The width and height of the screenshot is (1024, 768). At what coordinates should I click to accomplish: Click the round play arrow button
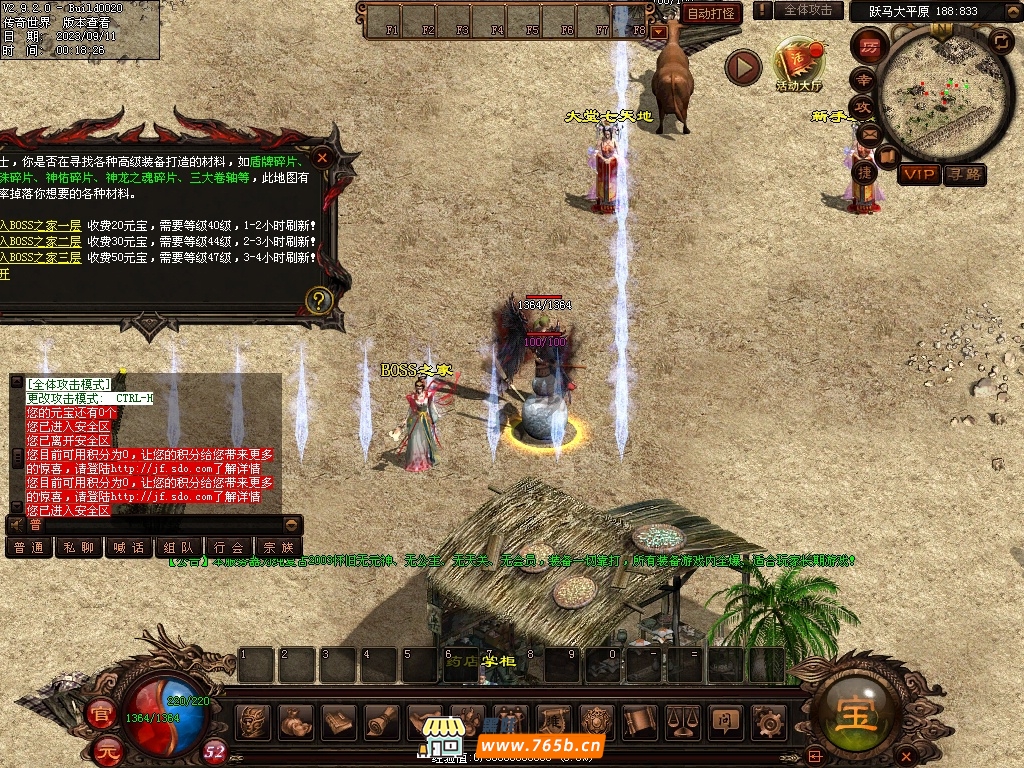tap(743, 67)
